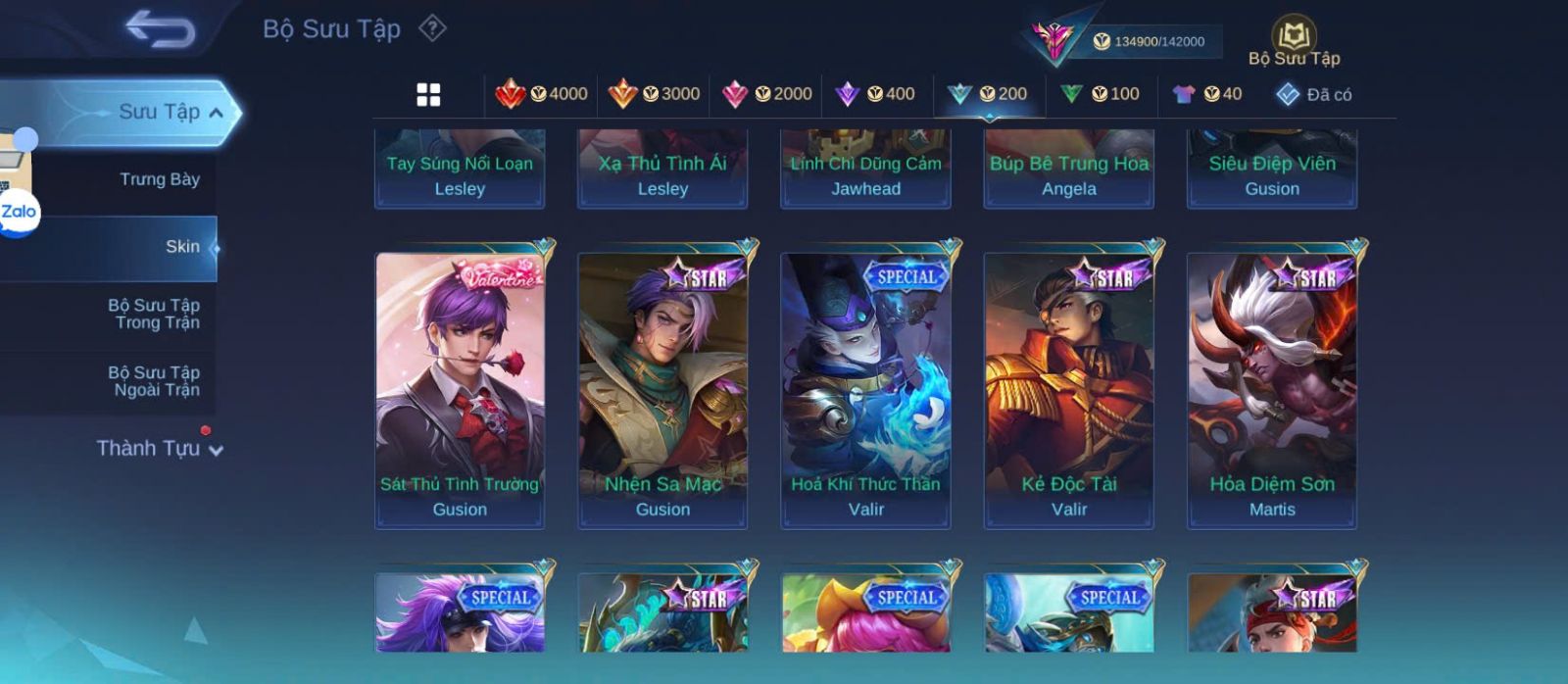Open the Trưng Bày menu entry

point(159,179)
